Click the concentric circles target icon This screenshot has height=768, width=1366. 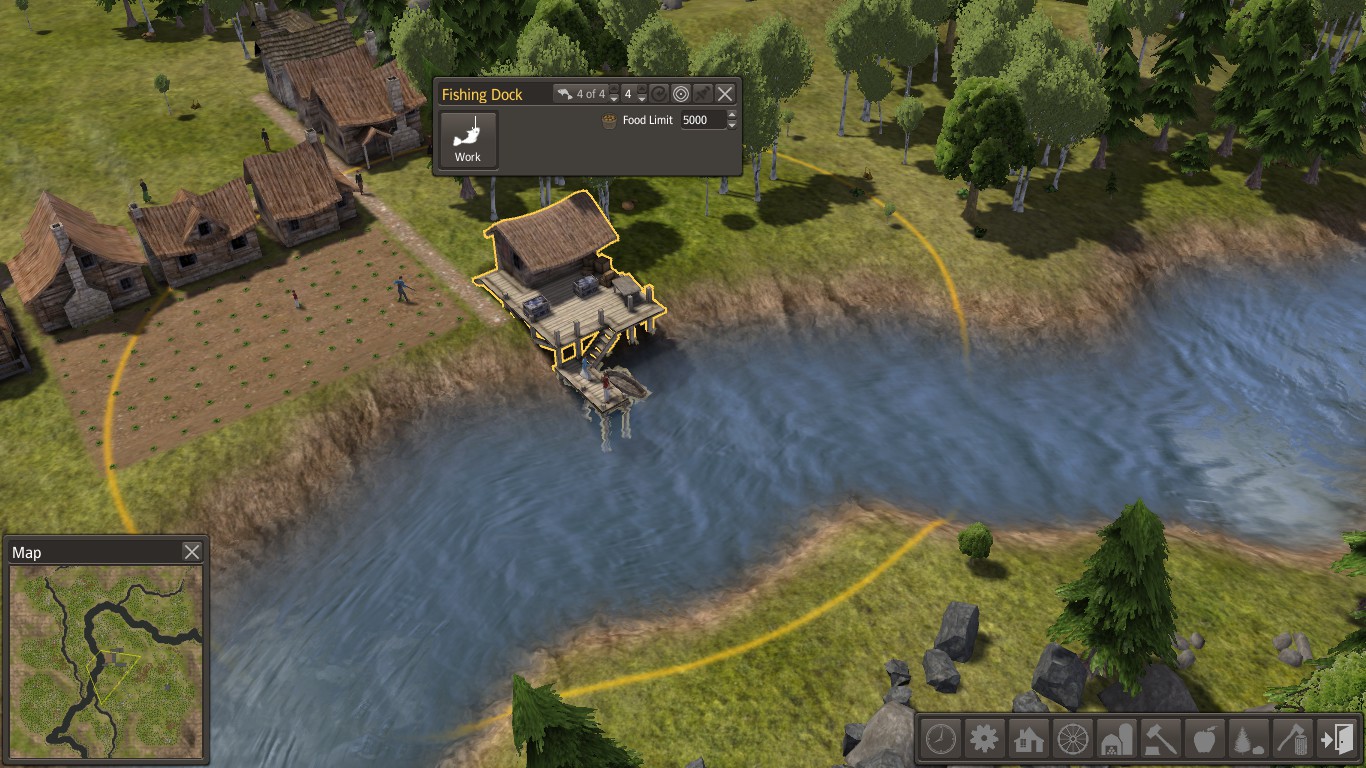coord(680,94)
